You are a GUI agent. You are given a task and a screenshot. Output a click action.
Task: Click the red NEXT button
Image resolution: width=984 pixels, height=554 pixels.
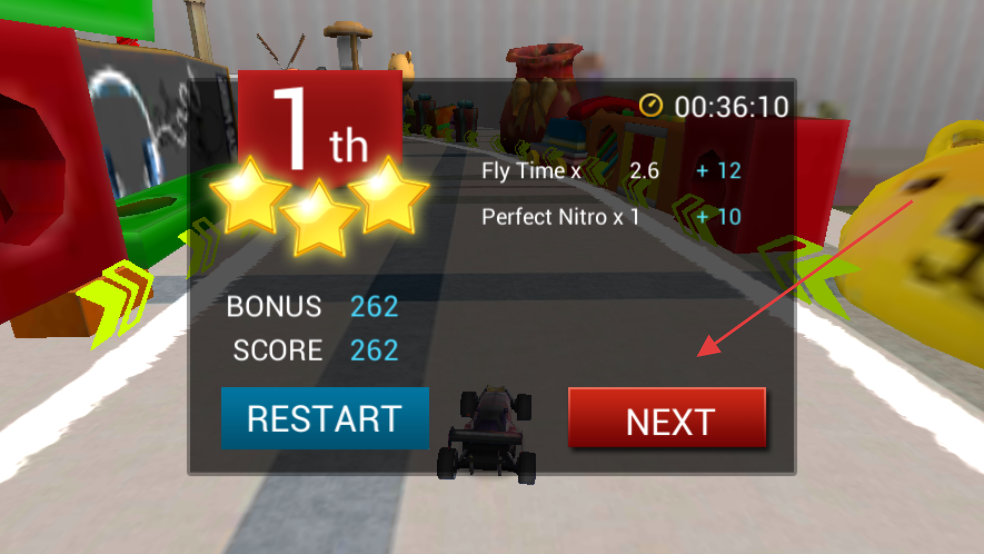pos(667,419)
